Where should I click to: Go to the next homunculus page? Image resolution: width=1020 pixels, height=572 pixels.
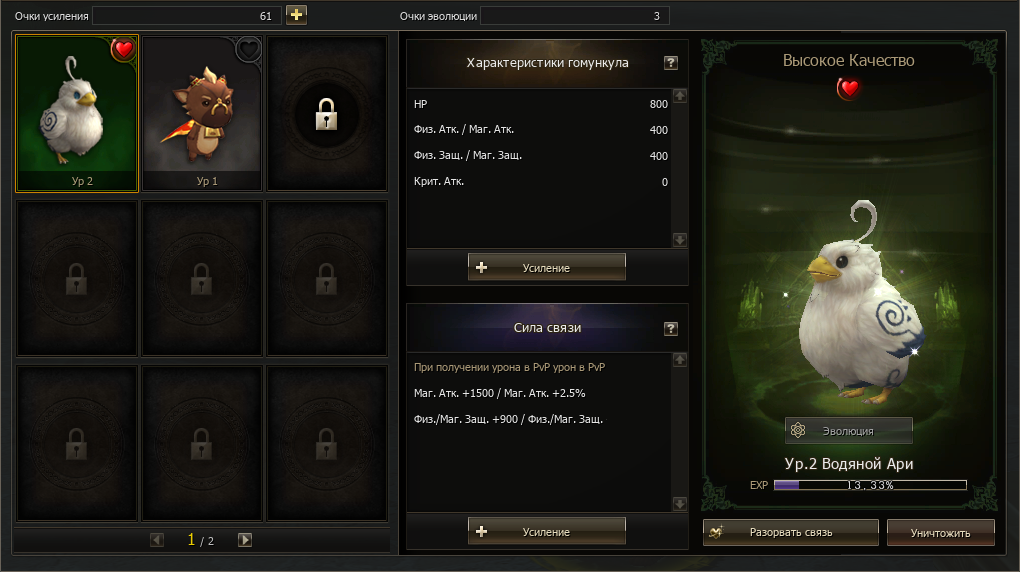tap(245, 540)
